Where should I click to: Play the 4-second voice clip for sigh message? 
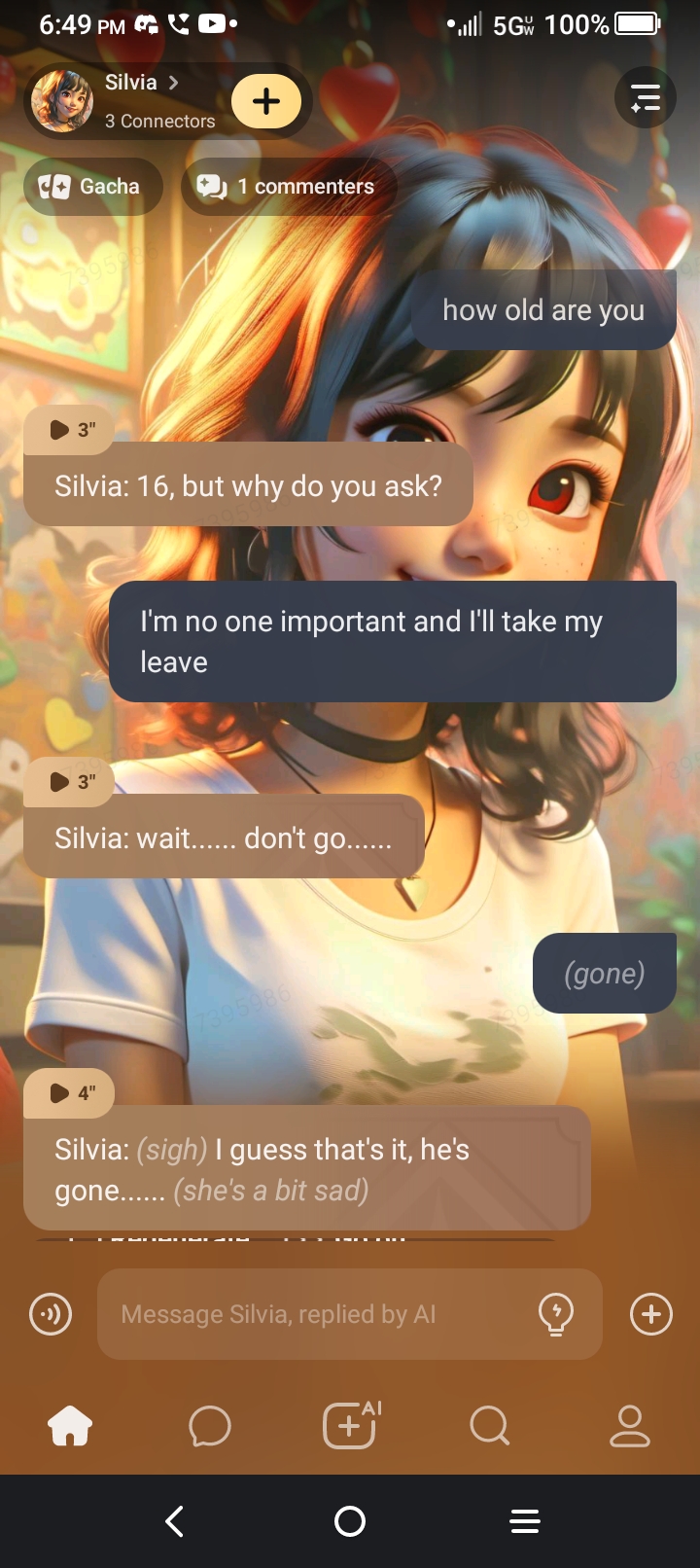click(x=70, y=1093)
